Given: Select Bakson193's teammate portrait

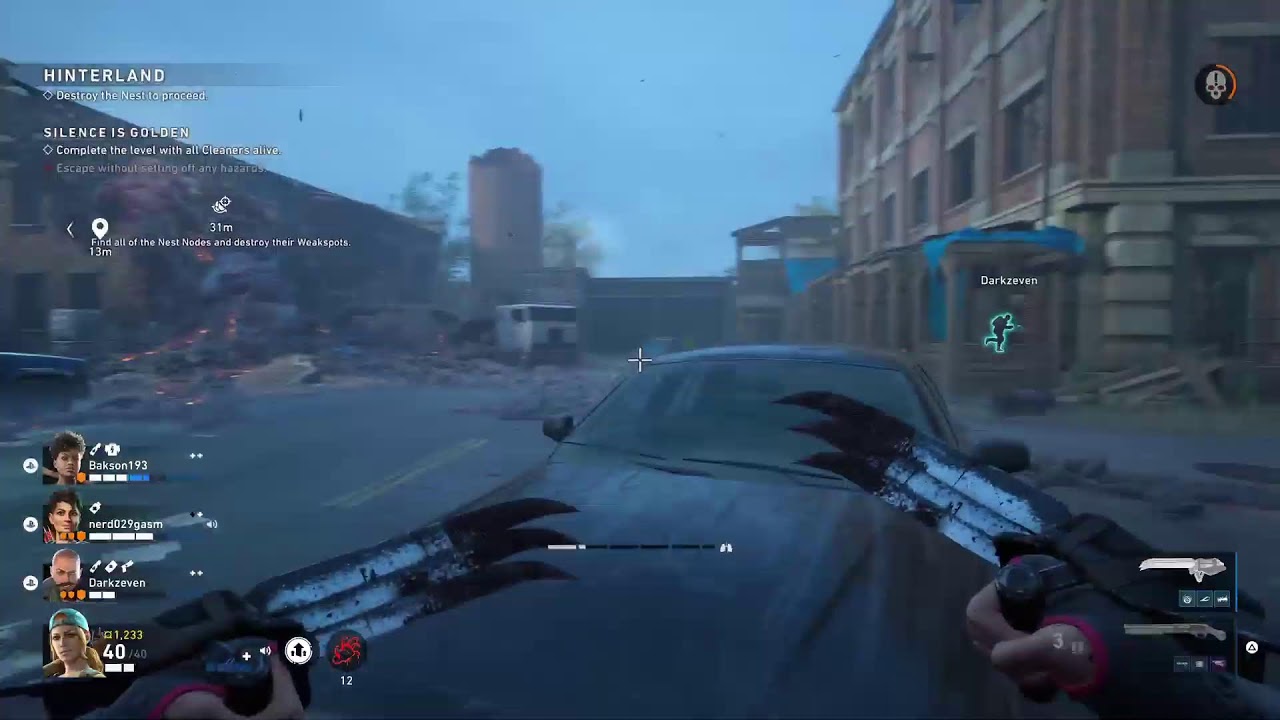Looking at the screenshot, I should tap(65, 459).
